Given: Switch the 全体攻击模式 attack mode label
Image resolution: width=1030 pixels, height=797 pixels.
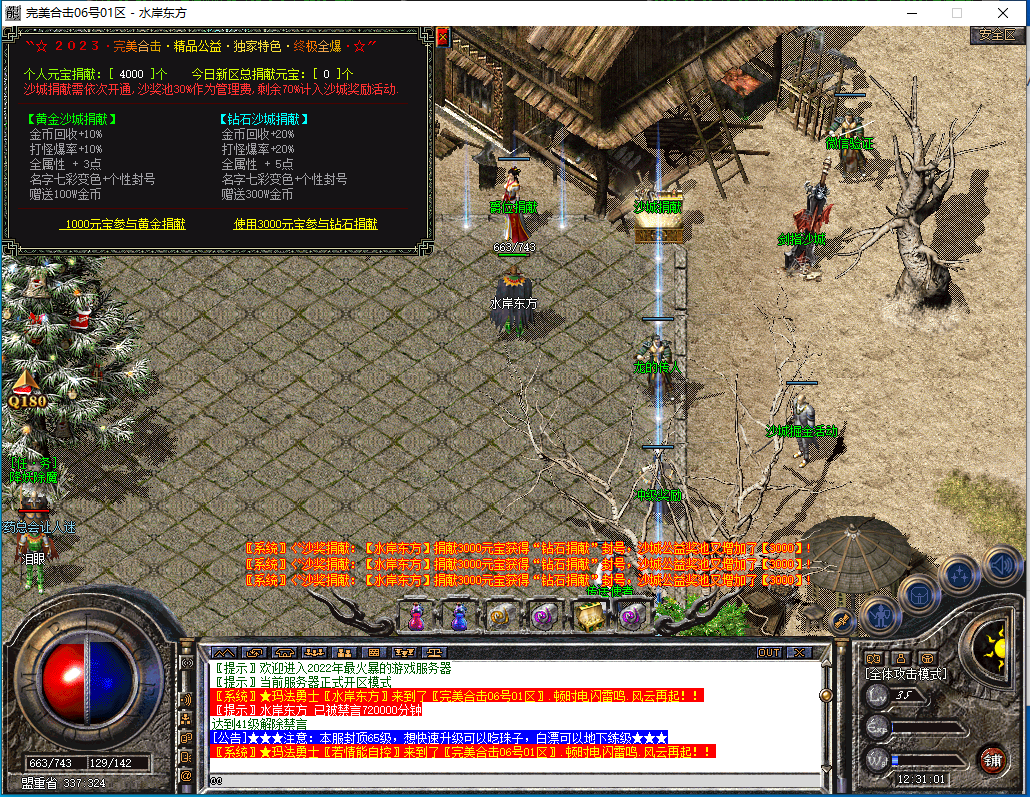Looking at the screenshot, I should 905,675.
